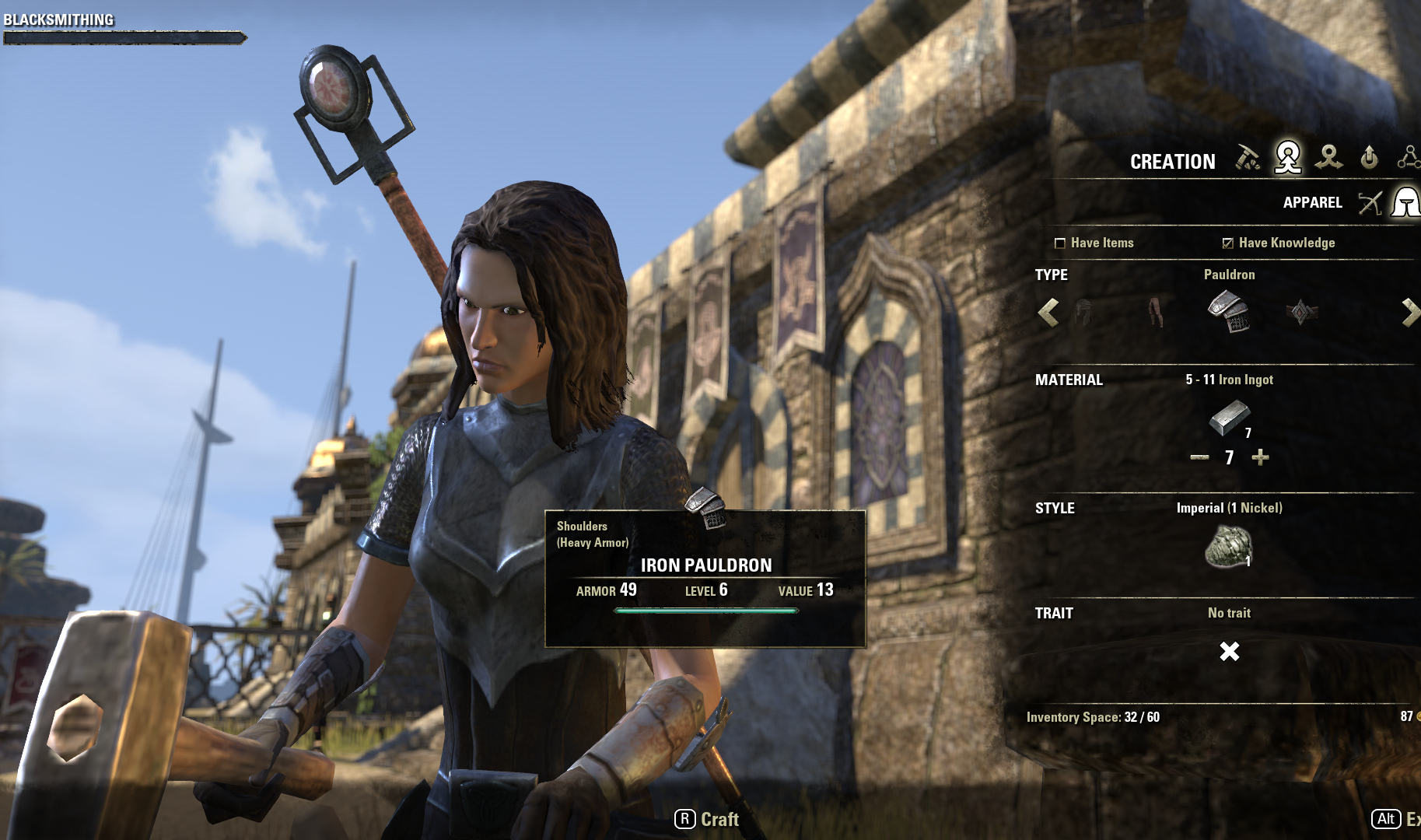Open the Refinement tab with pickaxe icon
The height and width of the screenshot is (840, 1421).
pos(1248,158)
